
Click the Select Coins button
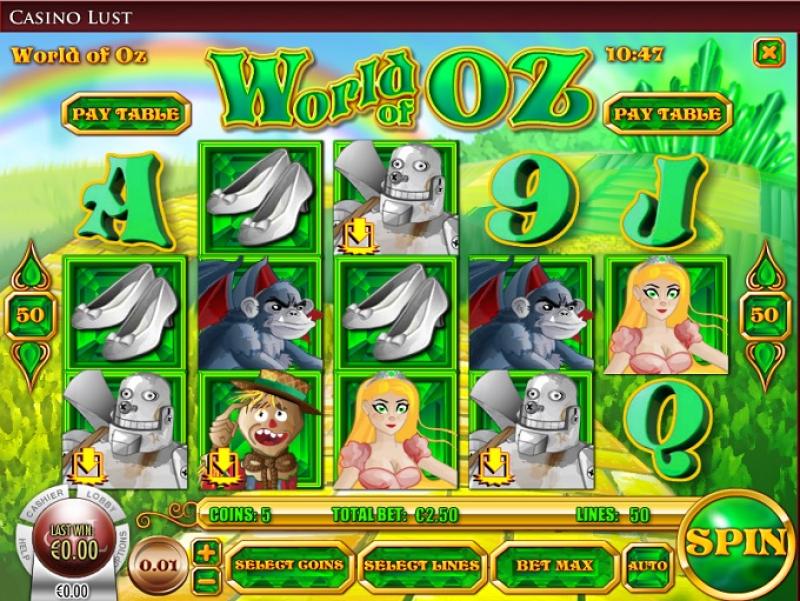(x=290, y=566)
